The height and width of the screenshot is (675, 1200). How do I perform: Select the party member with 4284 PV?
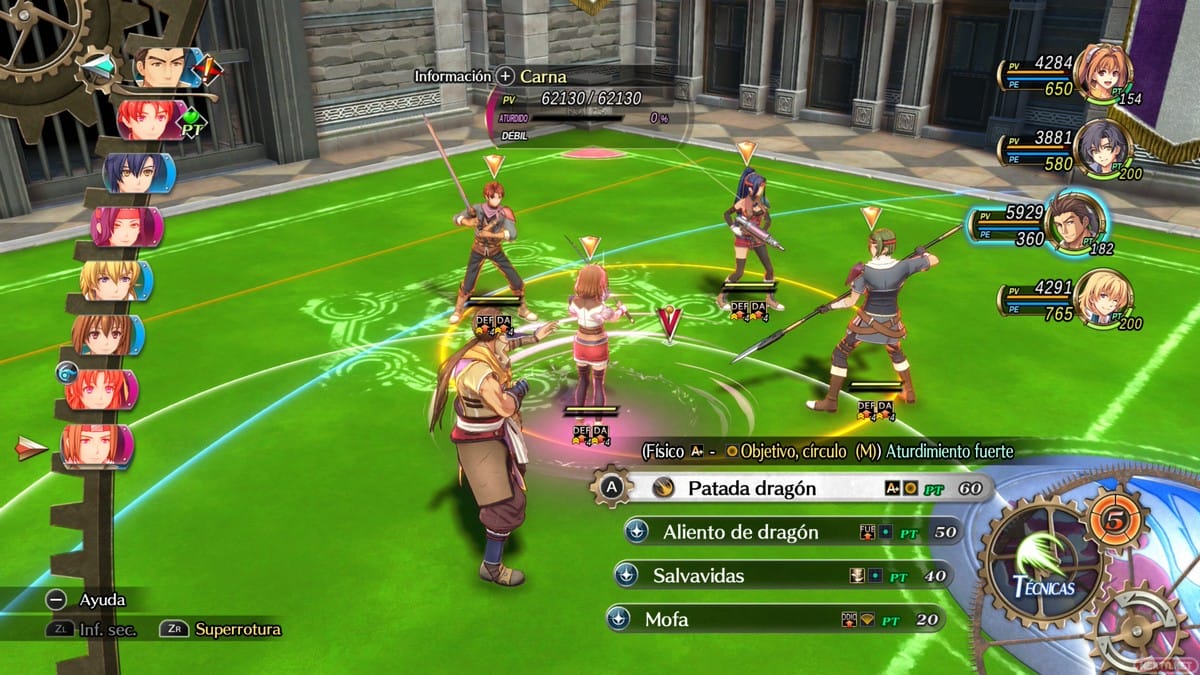click(1102, 72)
